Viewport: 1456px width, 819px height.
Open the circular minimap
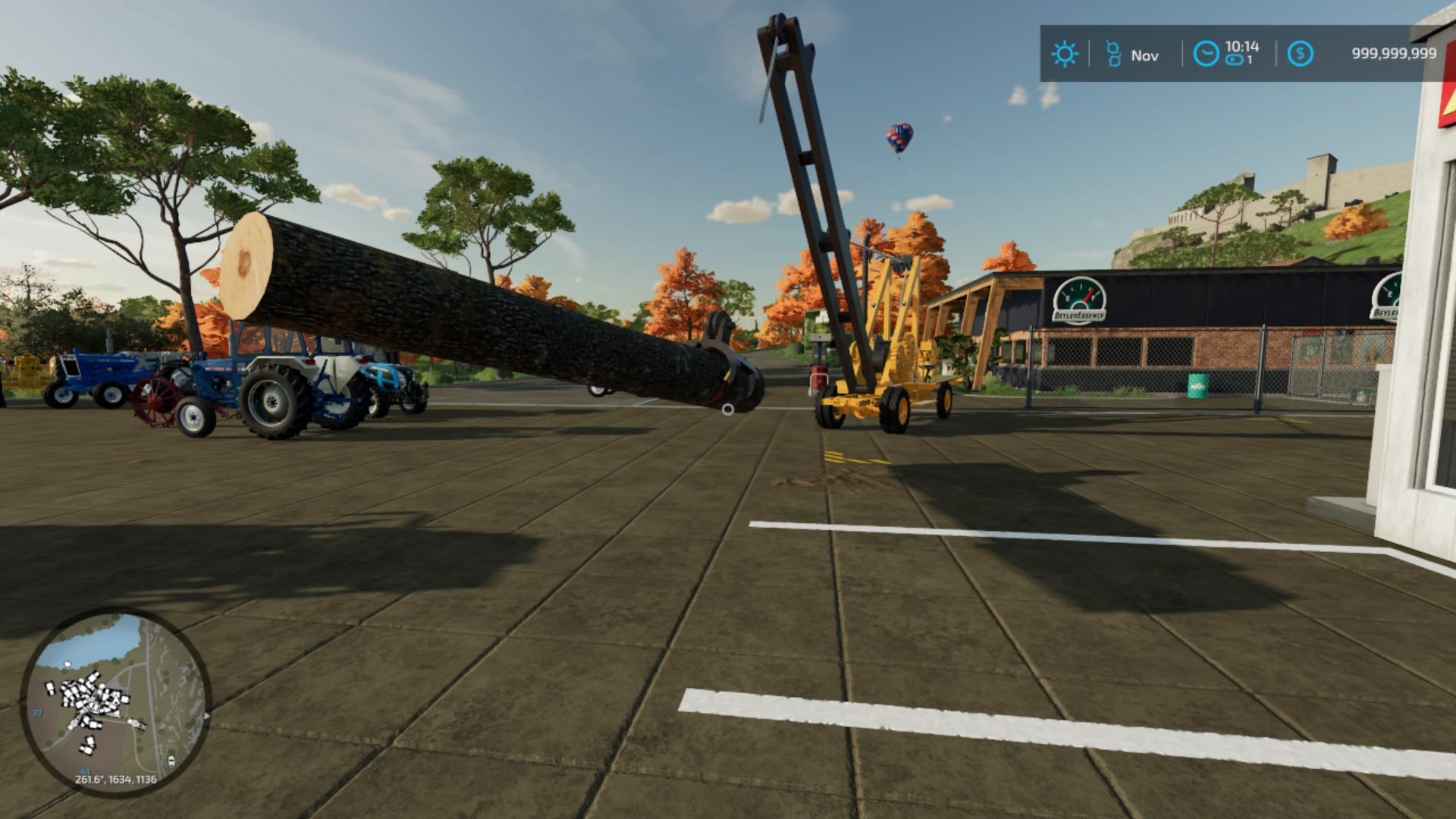(115, 702)
